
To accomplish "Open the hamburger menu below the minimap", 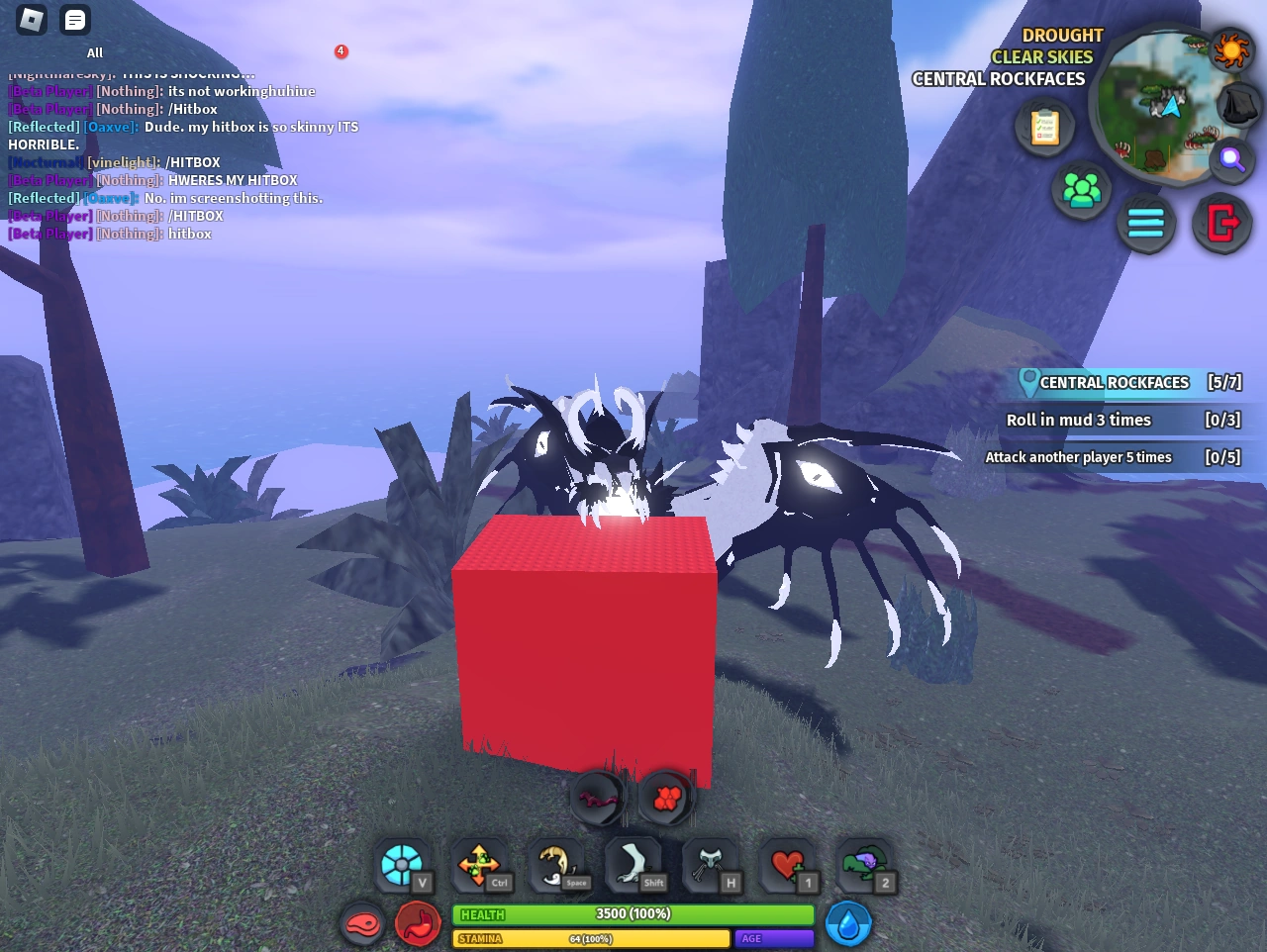I will 1145,224.
